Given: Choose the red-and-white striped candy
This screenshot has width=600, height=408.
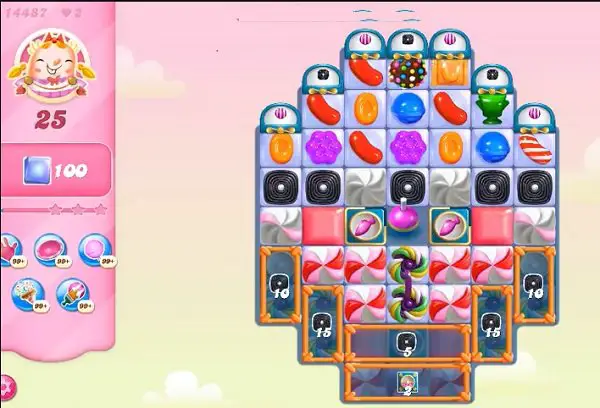Looking at the screenshot, I should (x=533, y=146).
